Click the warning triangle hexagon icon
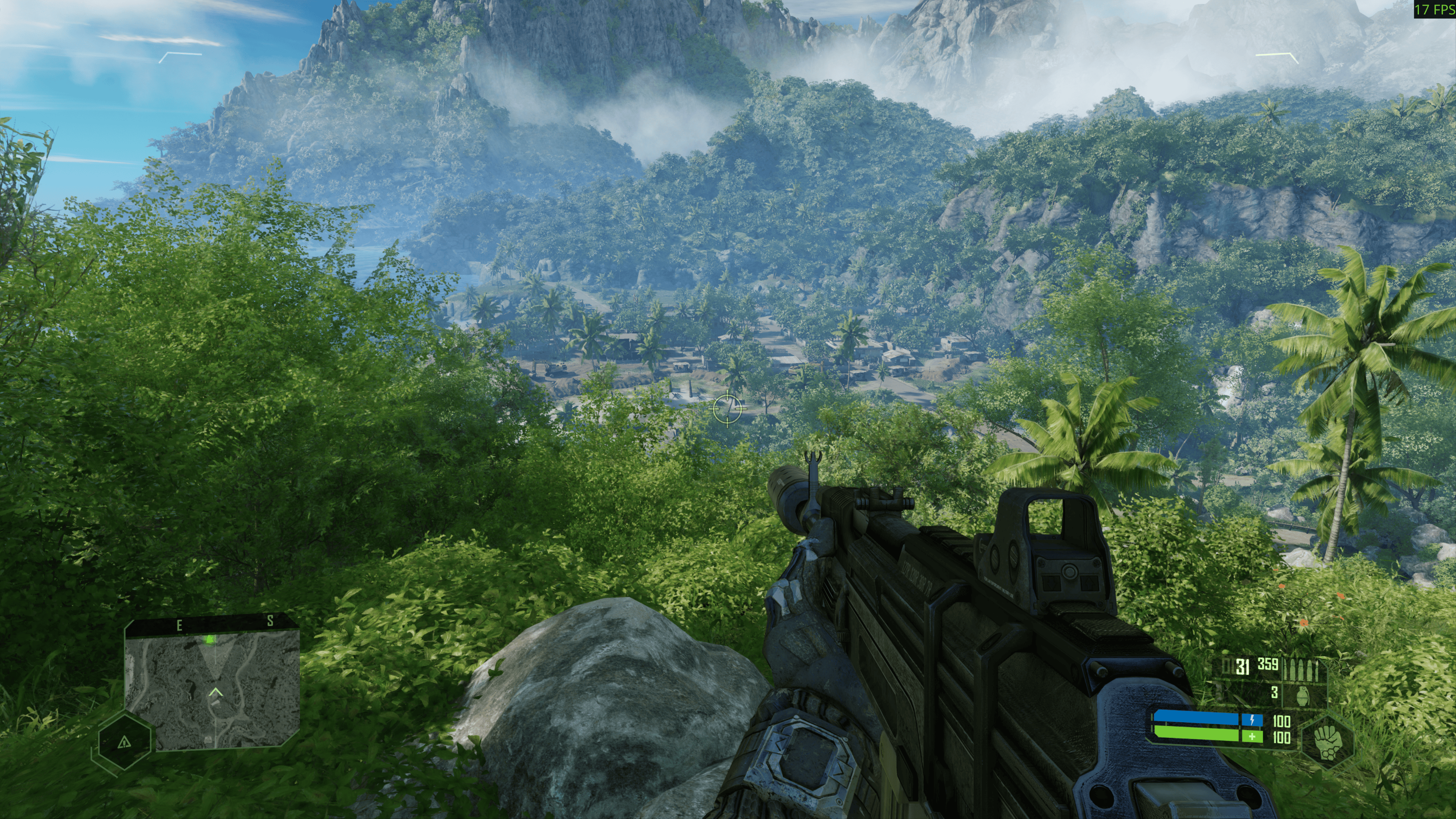Viewport: 1456px width, 819px height. pyautogui.click(x=124, y=742)
